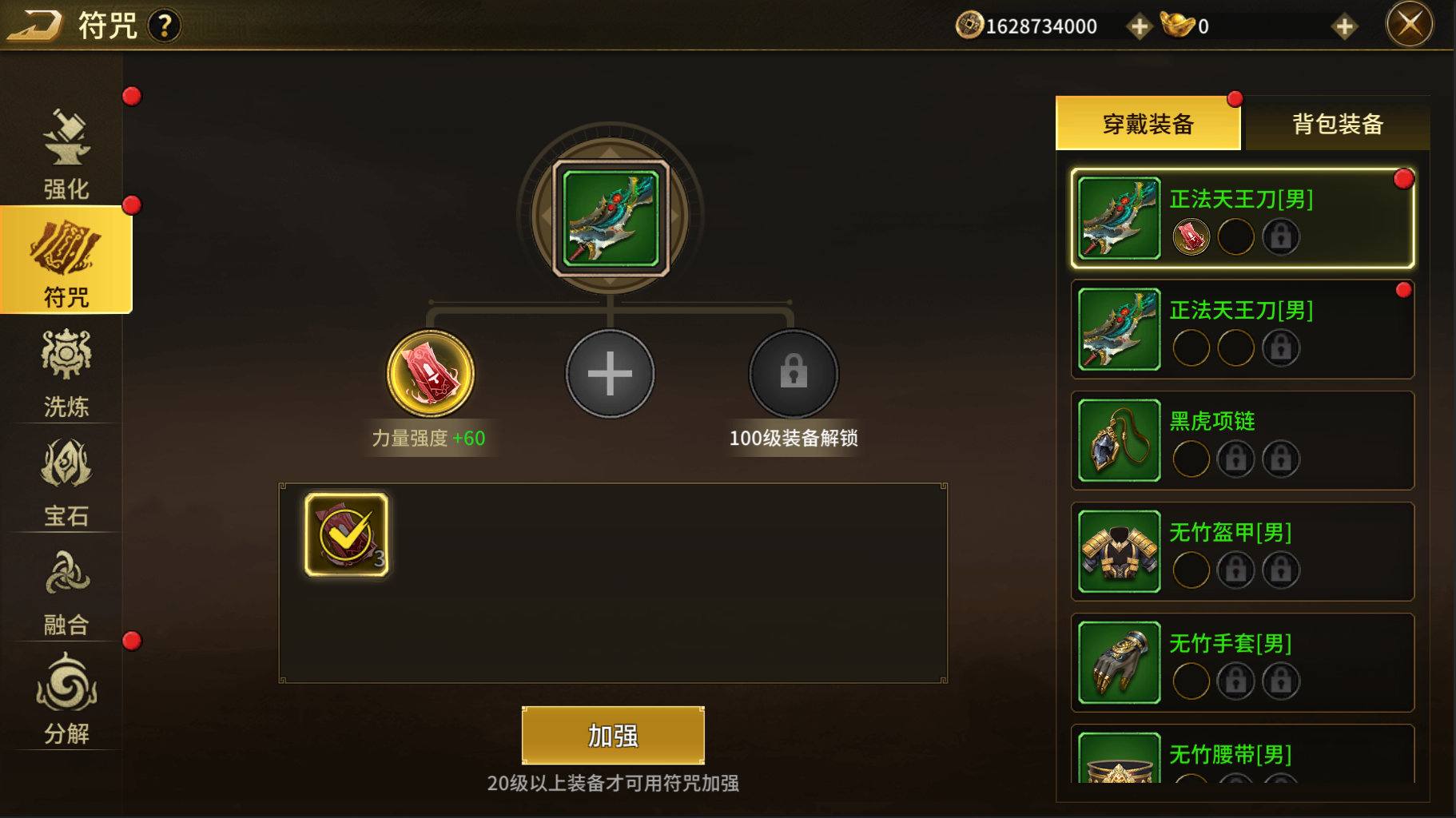Open the 洗炼 refinement tab
The width and height of the screenshot is (1456, 818).
(66, 372)
